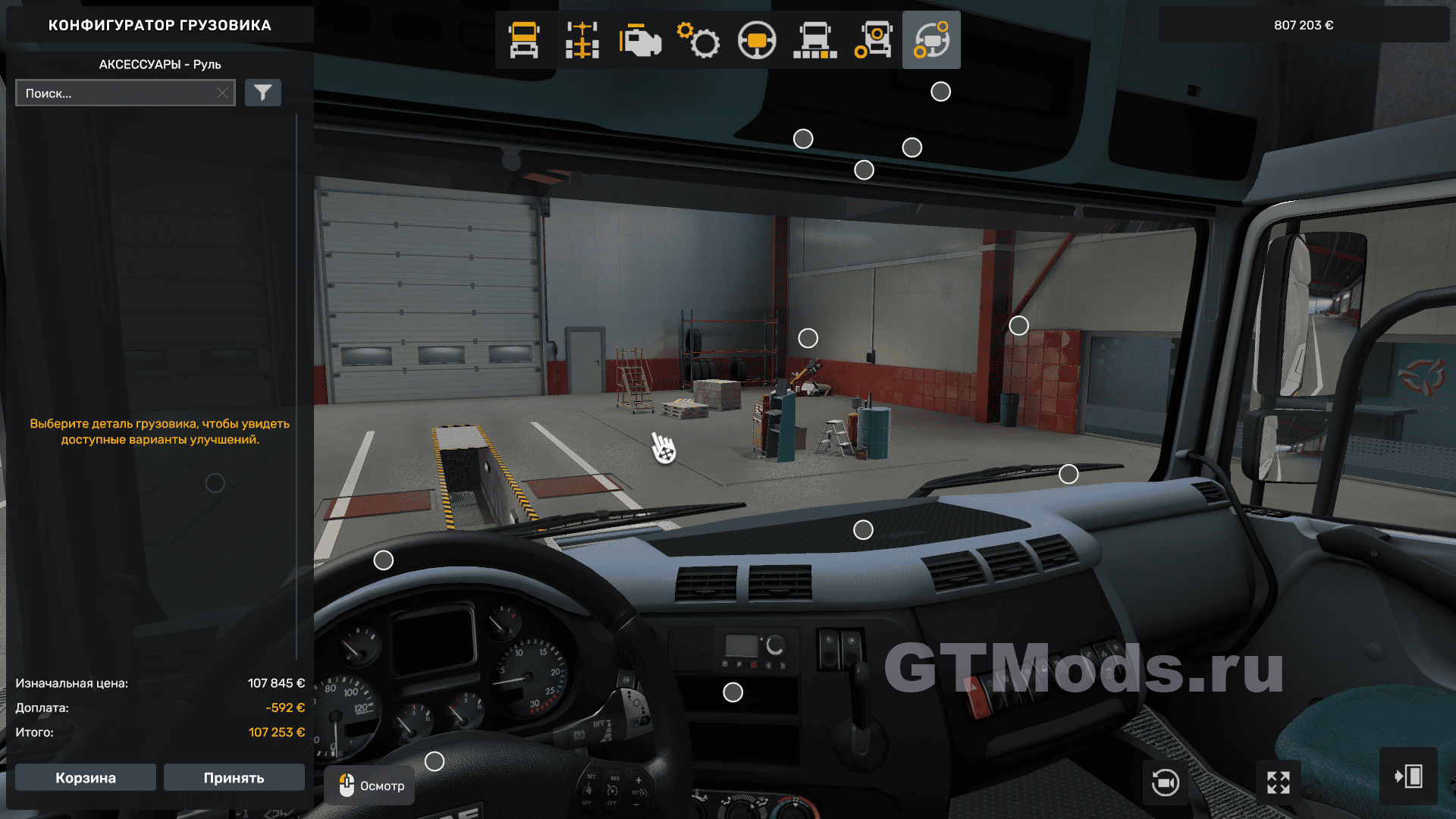The height and width of the screenshot is (819, 1456).
Task: Open the funnel filter options
Action: [263, 93]
